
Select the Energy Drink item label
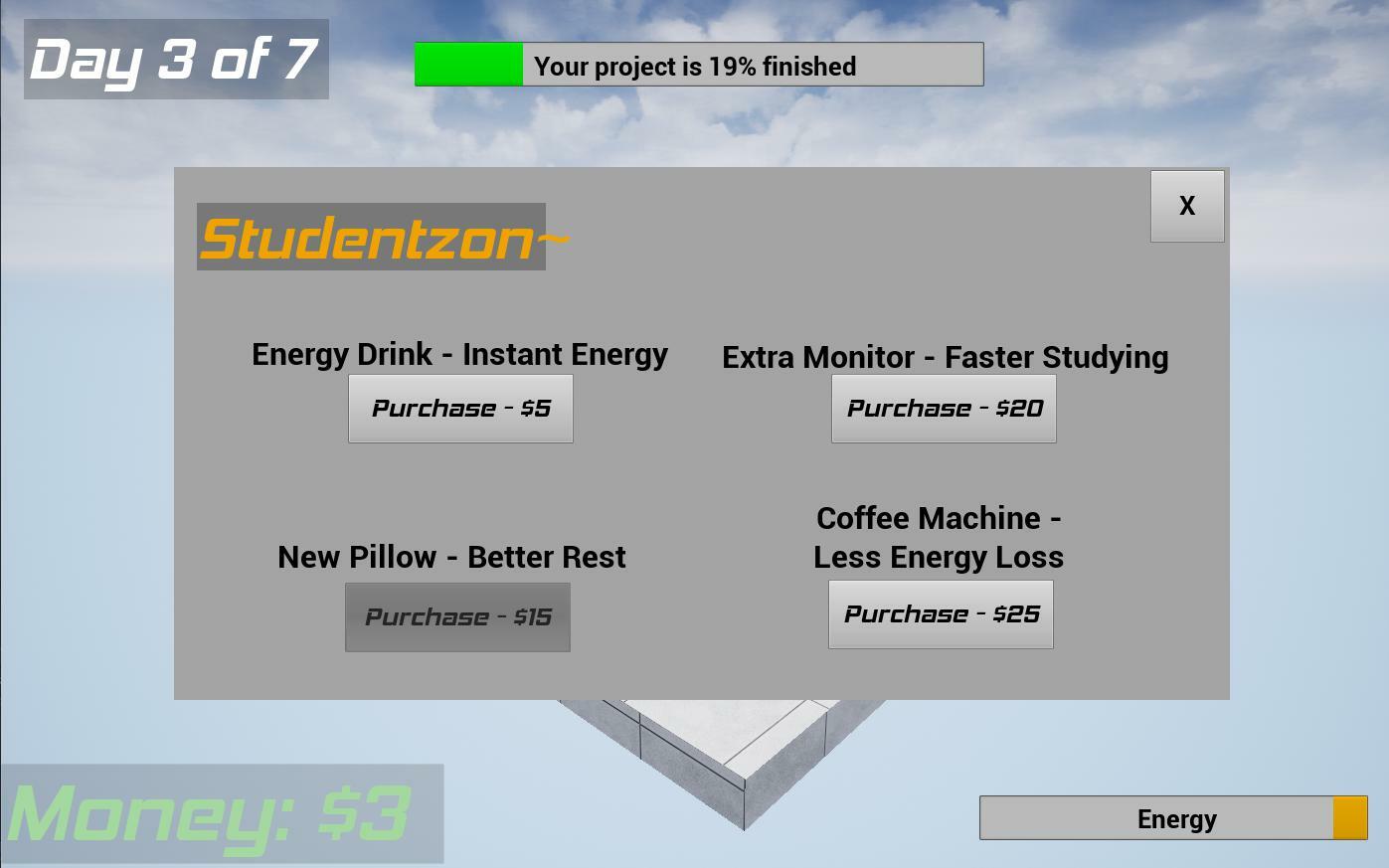[x=460, y=354]
